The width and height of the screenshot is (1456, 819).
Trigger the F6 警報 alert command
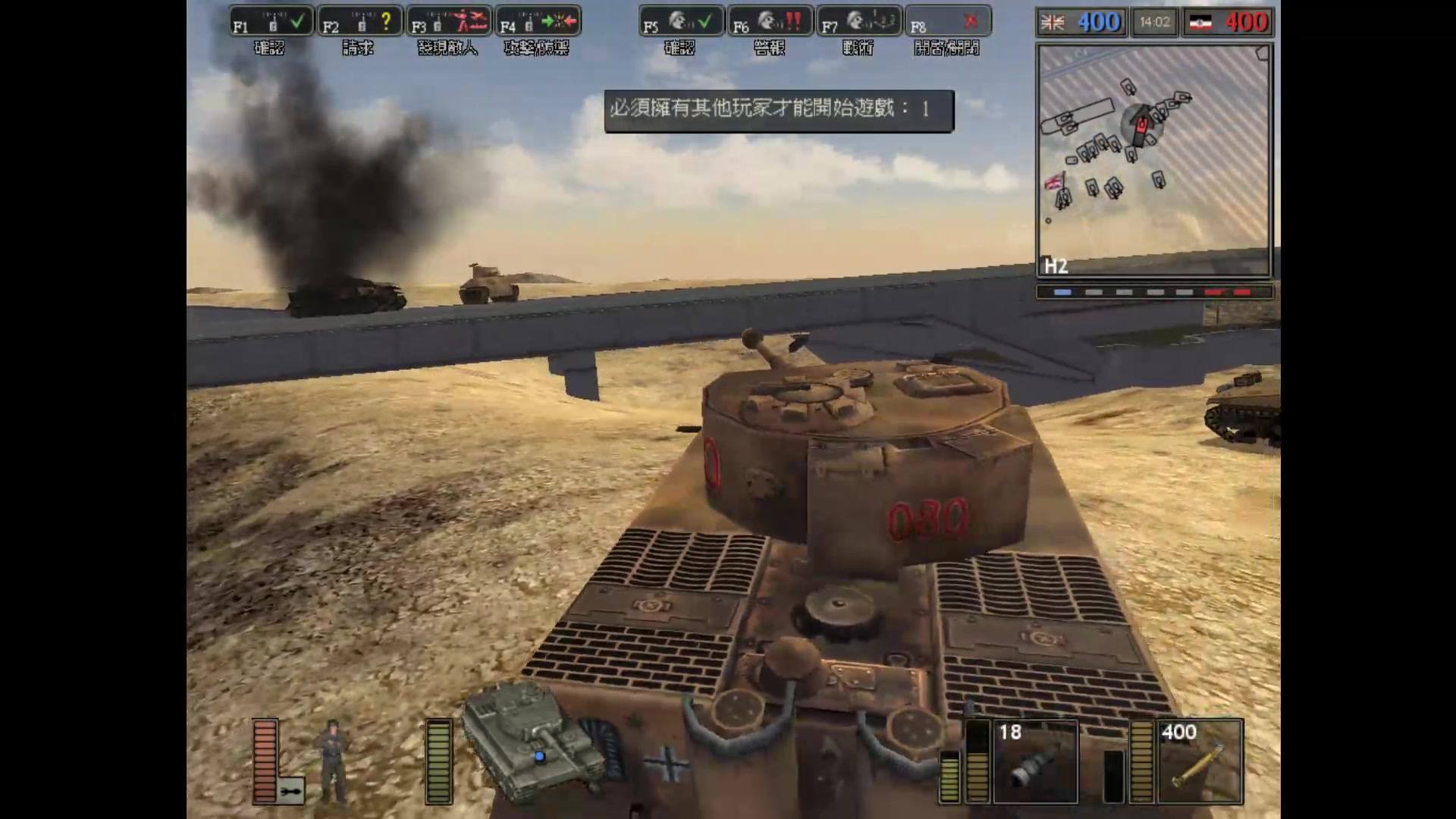point(769,23)
